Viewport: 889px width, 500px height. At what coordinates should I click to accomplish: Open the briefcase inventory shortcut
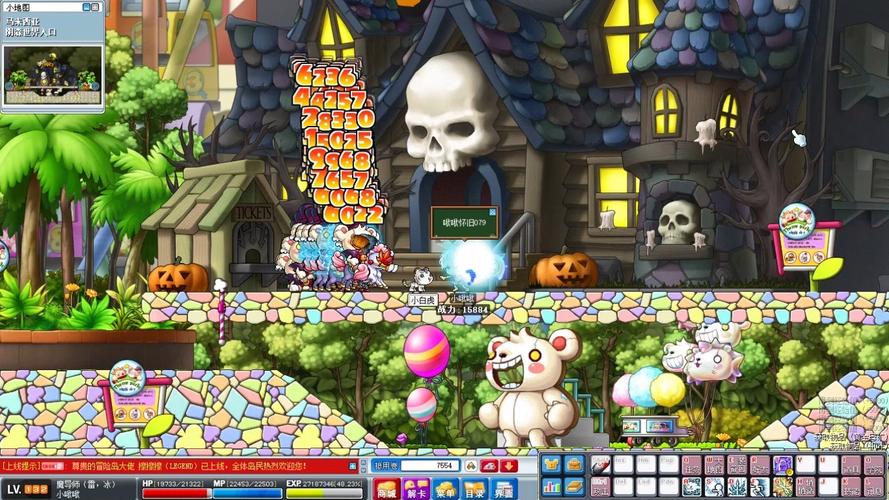coord(574,464)
